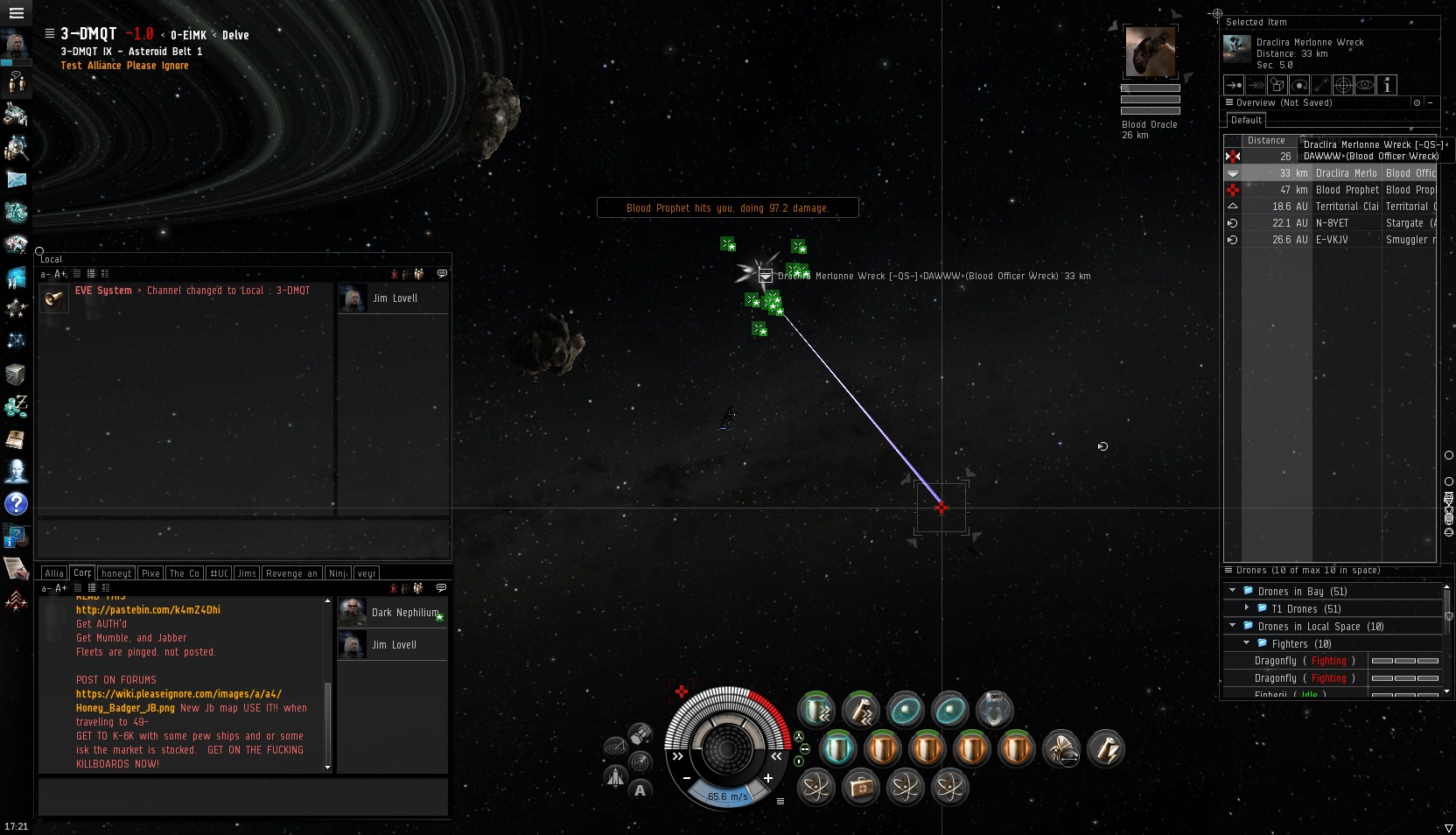Select N-8YET stargate row in overview
Screen dimensions: 1456x835
(x=1339, y=223)
